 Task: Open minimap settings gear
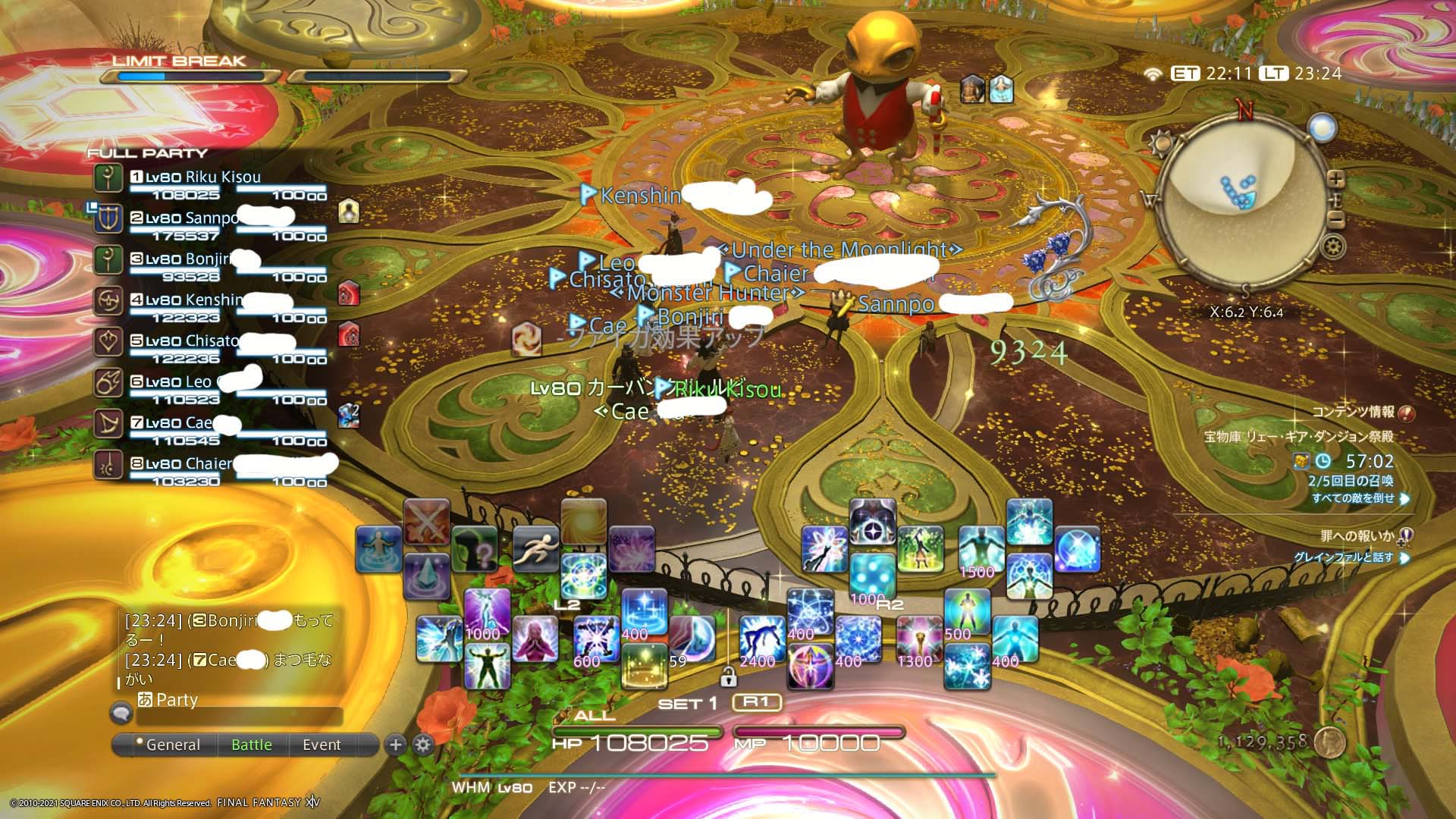click(x=1332, y=246)
